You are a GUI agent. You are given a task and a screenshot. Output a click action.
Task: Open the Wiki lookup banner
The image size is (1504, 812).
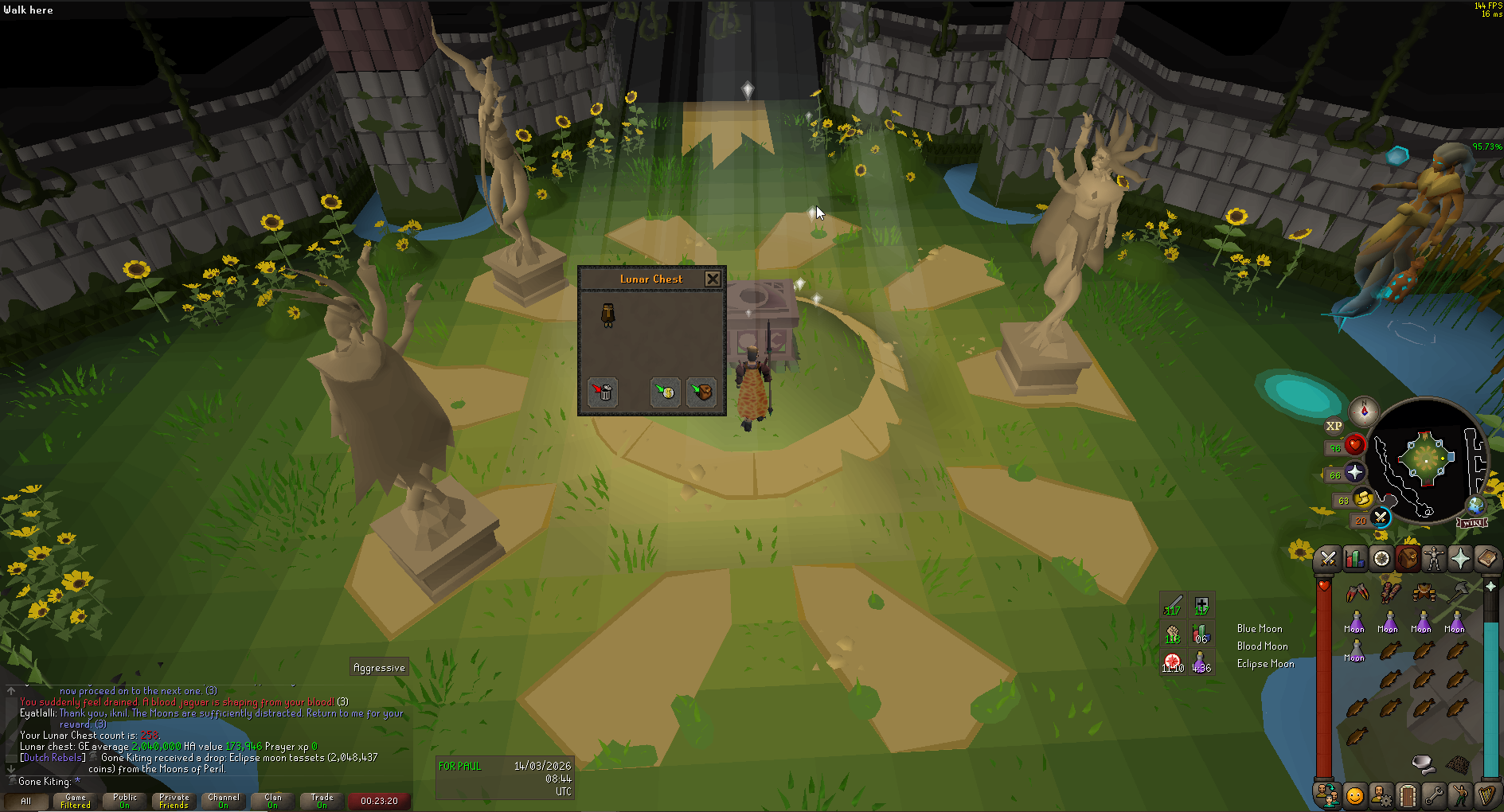[1472, 522]
